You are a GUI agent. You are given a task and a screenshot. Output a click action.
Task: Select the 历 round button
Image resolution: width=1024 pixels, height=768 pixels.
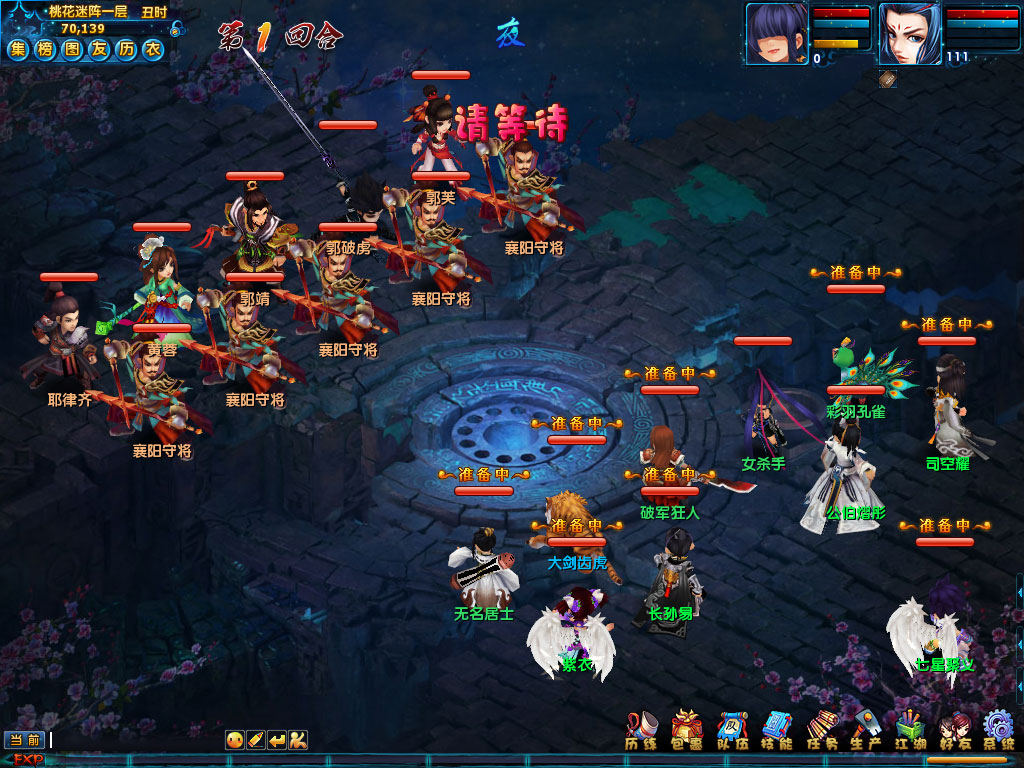click(125, 48)
